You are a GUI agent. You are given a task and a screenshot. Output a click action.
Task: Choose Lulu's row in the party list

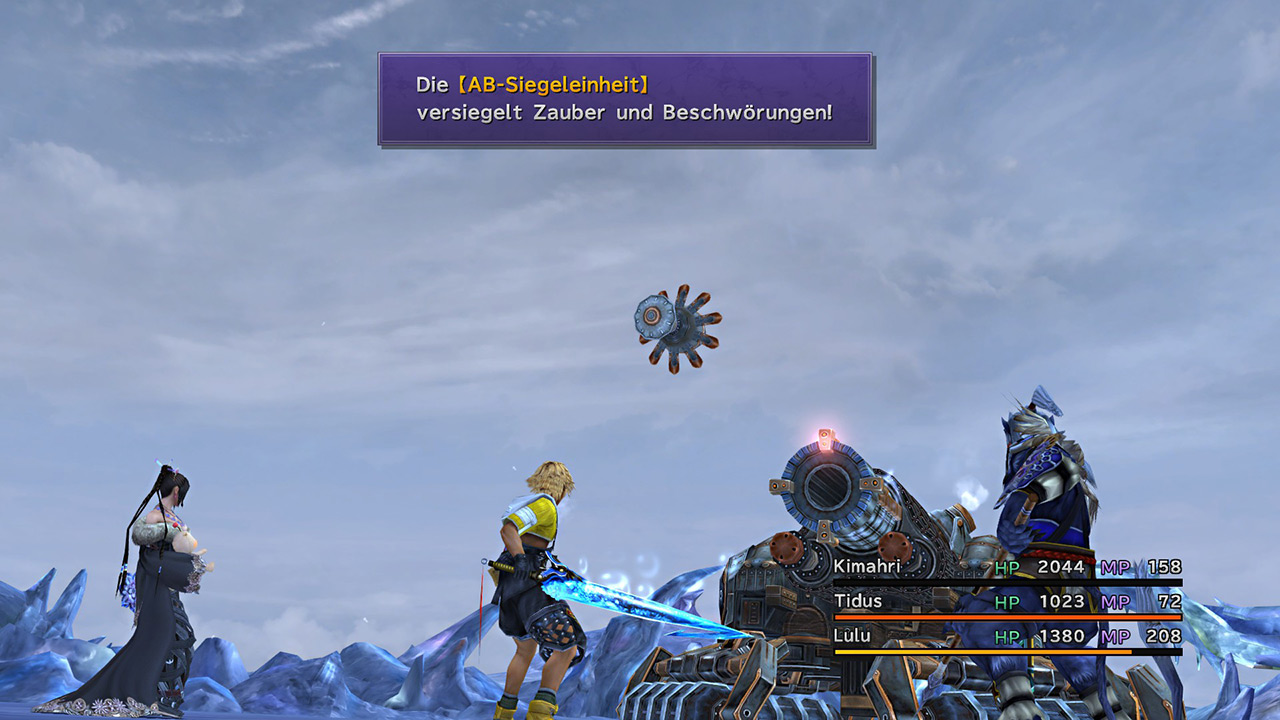pyautogui.click(x=853, y=636)
